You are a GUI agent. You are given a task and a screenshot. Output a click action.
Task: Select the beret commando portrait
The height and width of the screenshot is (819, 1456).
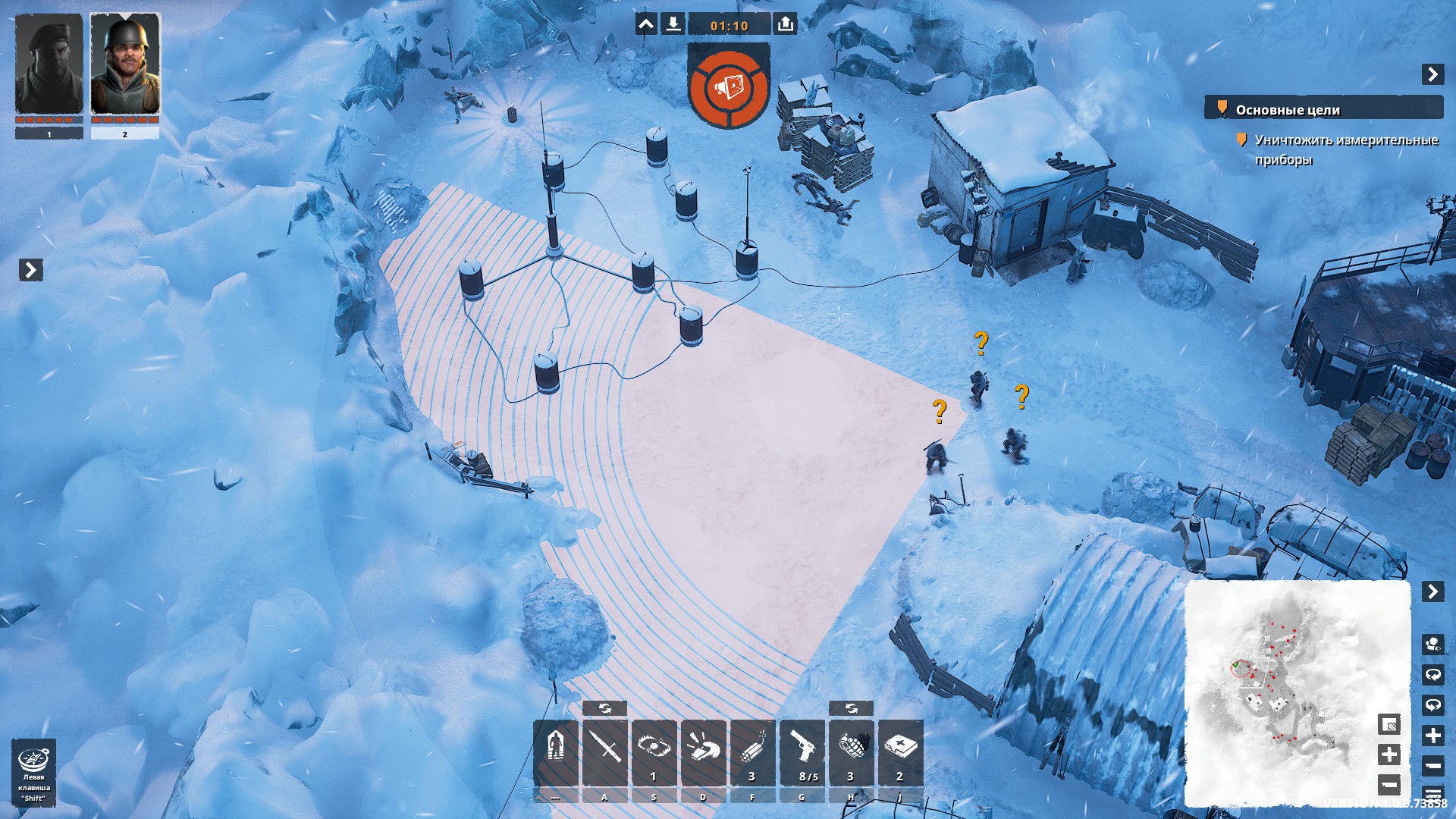49,66
